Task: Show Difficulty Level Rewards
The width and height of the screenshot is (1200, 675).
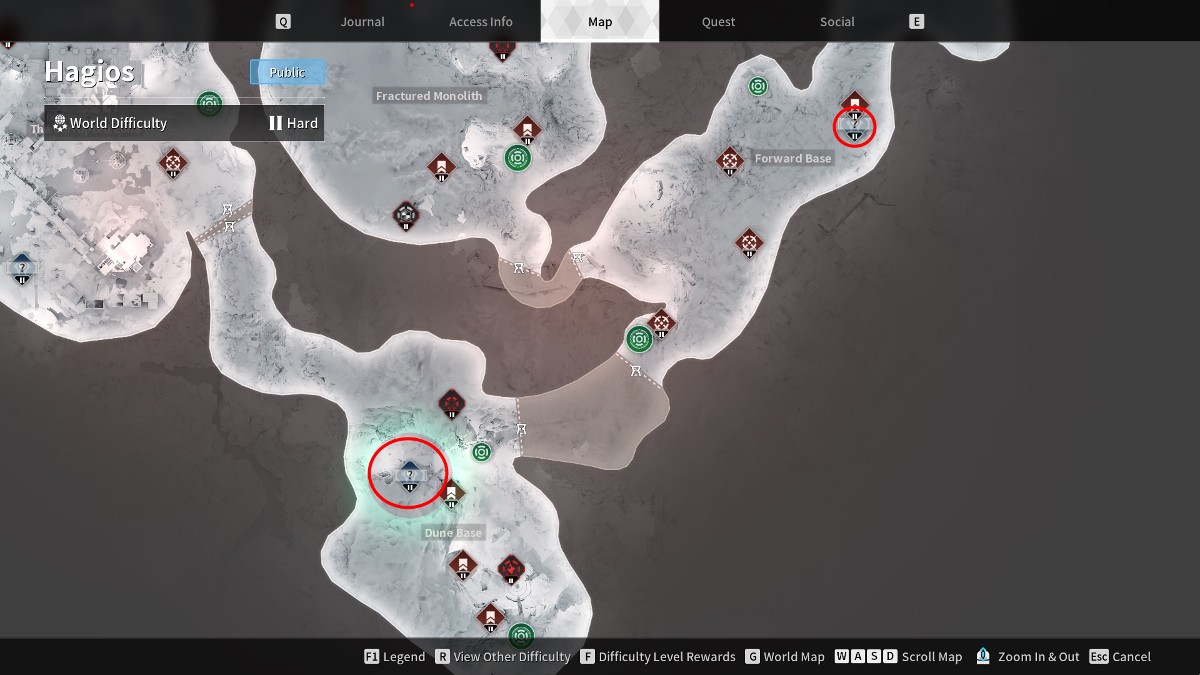Action: coord(657,657)
